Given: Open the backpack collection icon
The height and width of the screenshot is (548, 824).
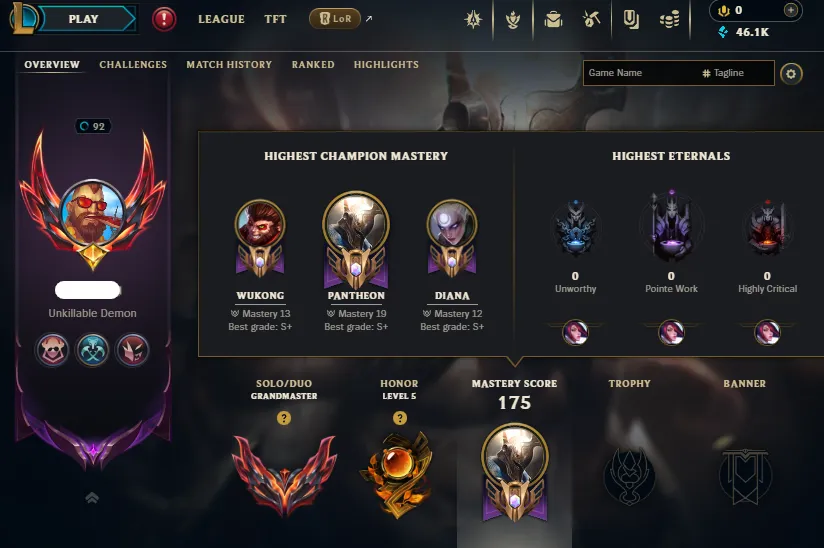Looking at the screenshot, I should point(552,19).
